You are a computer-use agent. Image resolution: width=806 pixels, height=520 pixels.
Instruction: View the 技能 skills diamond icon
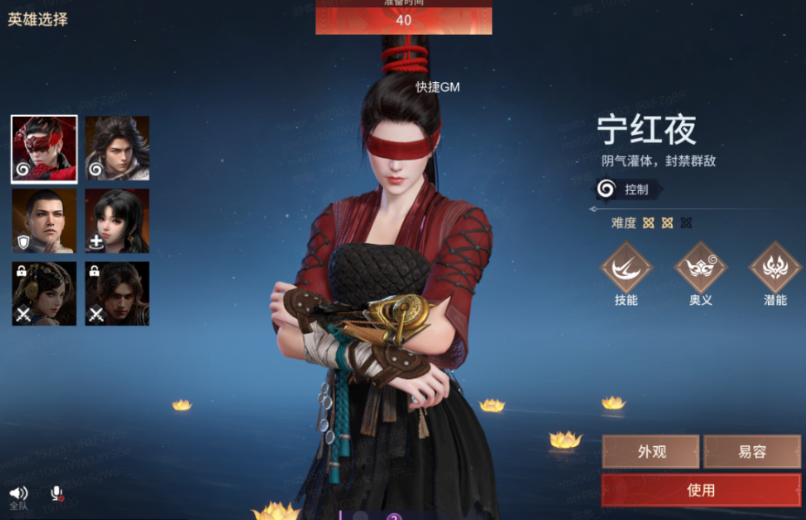point(626,268)
